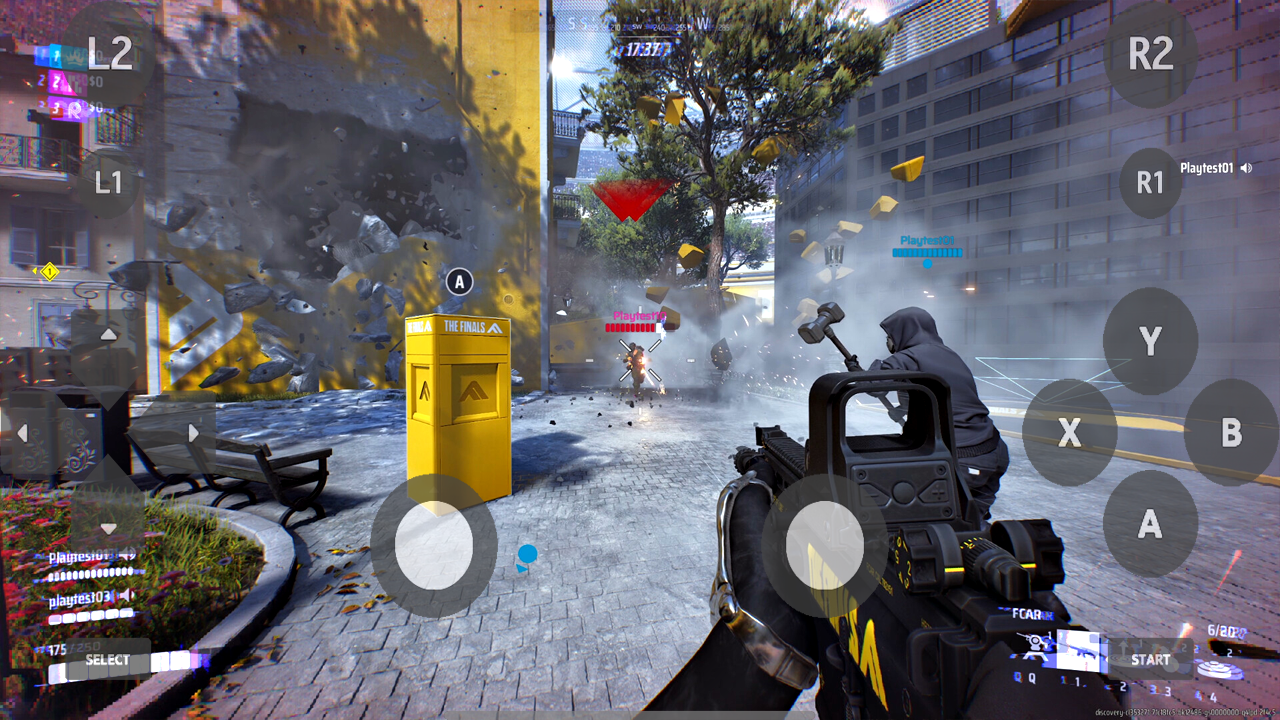Tap the SELECT overlay button
This screenshot has width=1280, height=720.
[x=107, y=659]
